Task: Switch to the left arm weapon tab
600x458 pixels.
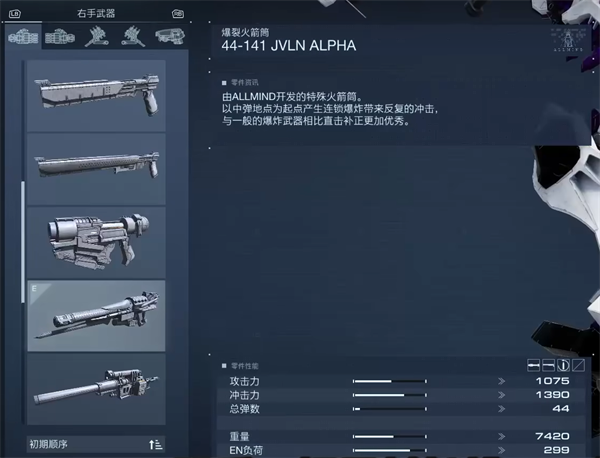Action: (x=60, y=36)
